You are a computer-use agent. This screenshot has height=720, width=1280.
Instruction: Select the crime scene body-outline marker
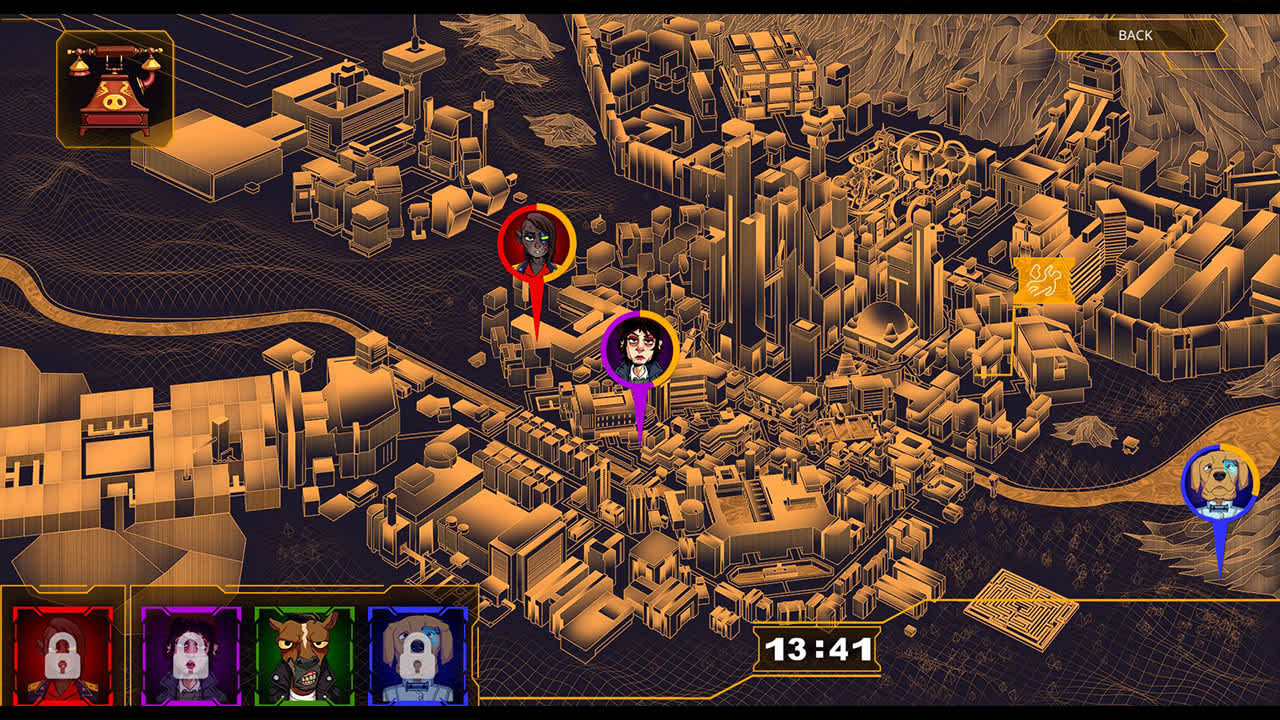(1046, 281)
